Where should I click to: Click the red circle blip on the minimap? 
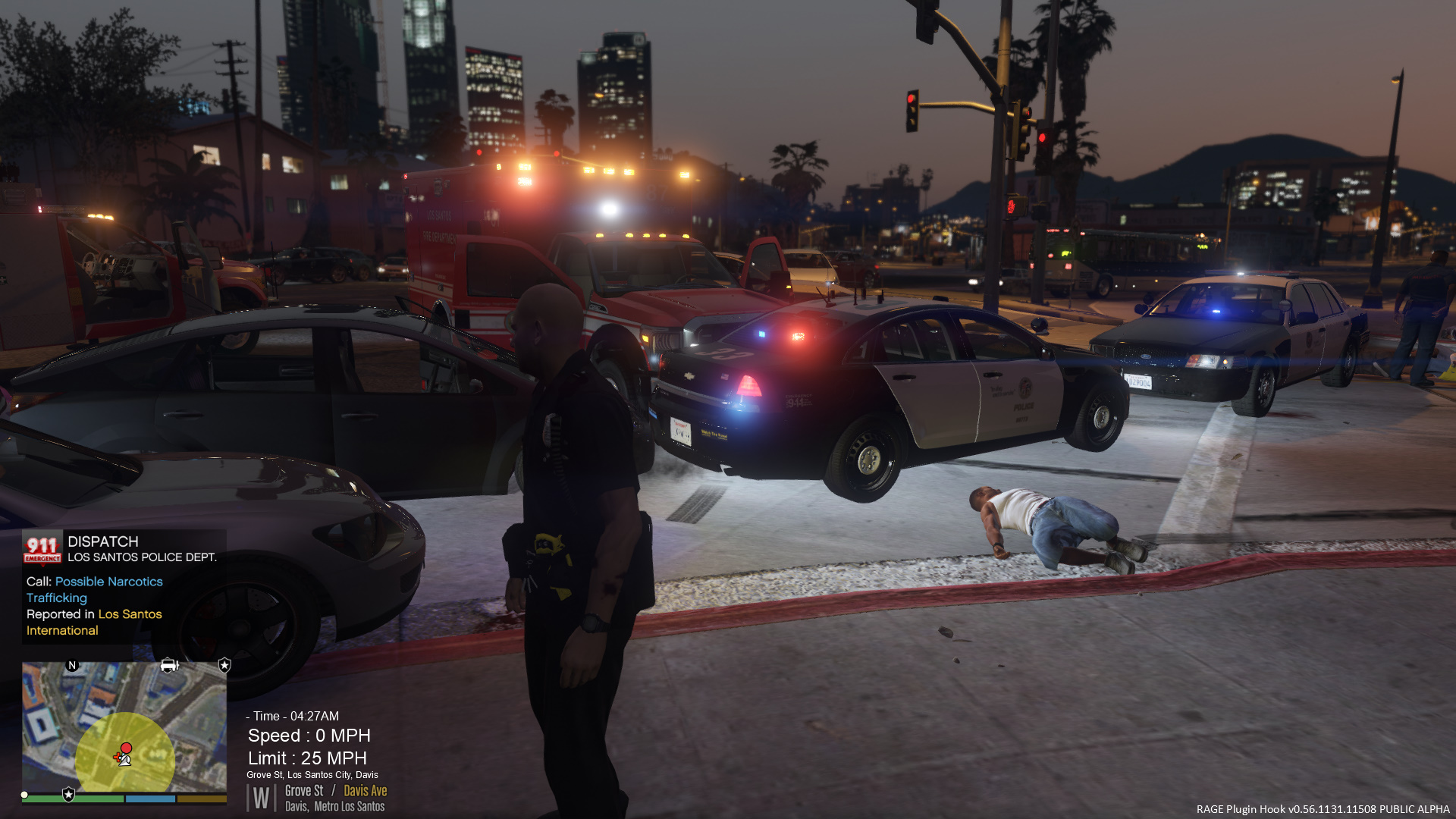[x=127, y=748]
